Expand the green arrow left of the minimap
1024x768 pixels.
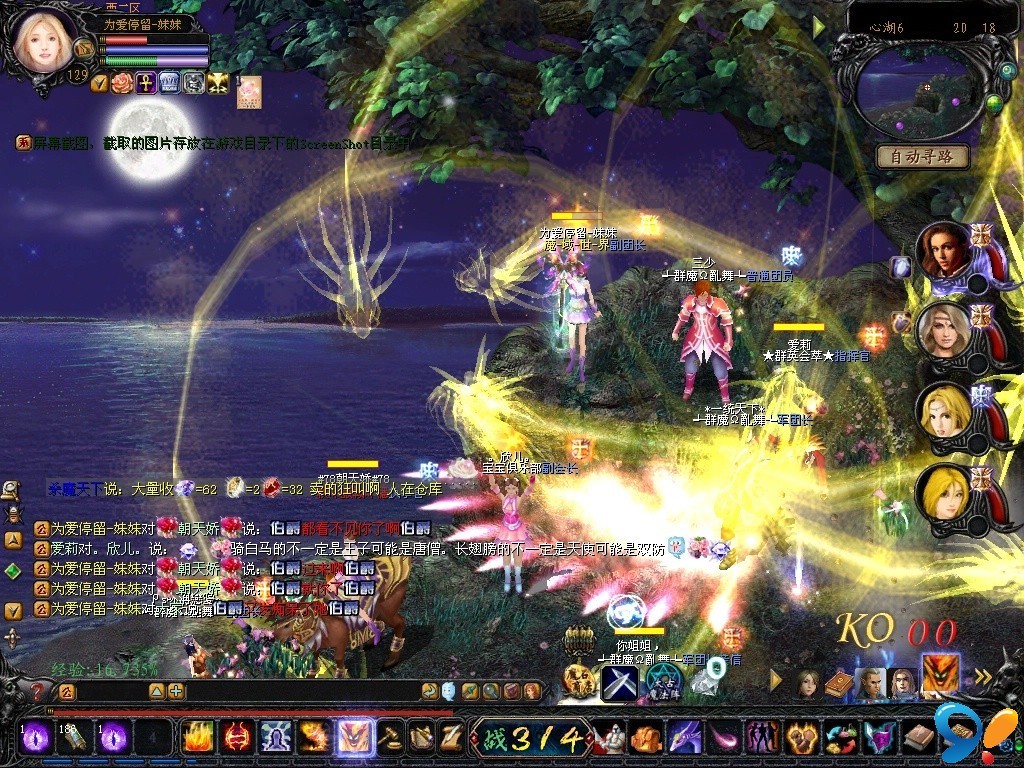pos(819,26)
